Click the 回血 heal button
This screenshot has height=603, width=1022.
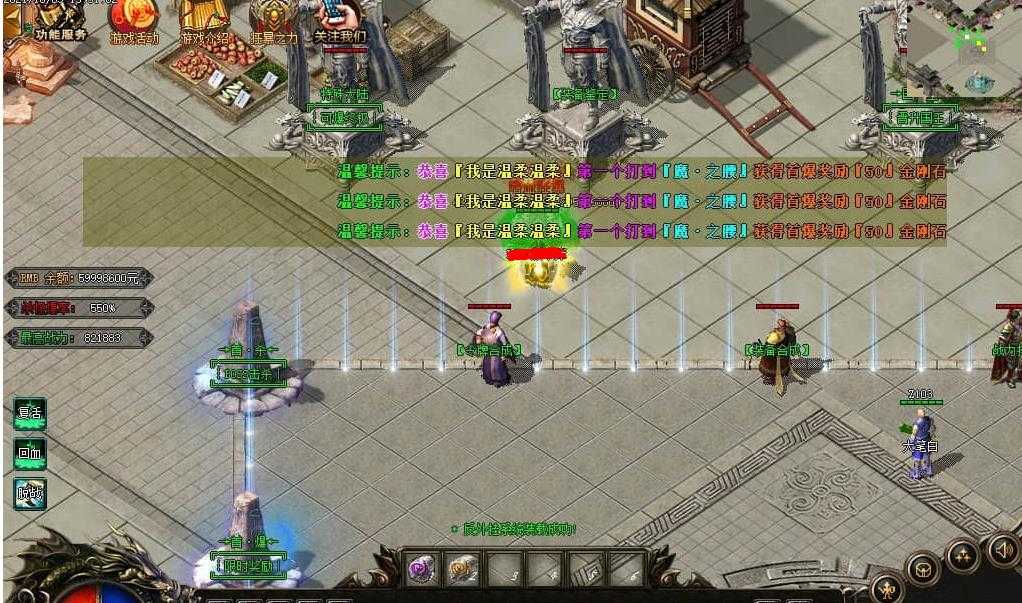(30, 454)
